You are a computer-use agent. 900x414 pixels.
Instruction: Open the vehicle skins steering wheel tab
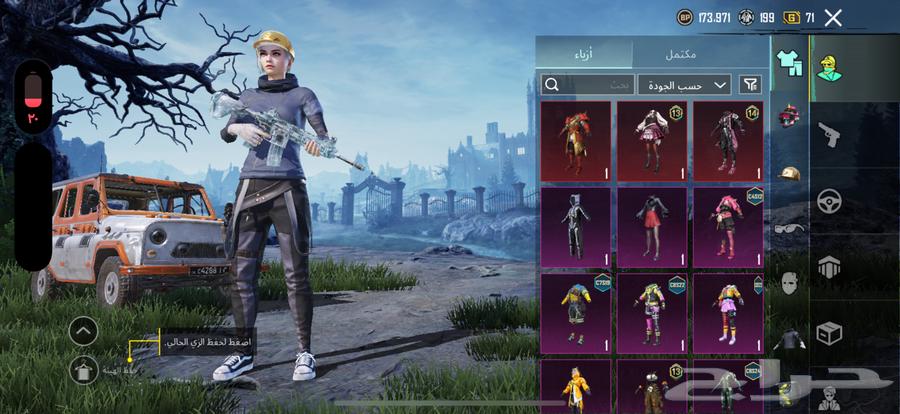(829, 200)
